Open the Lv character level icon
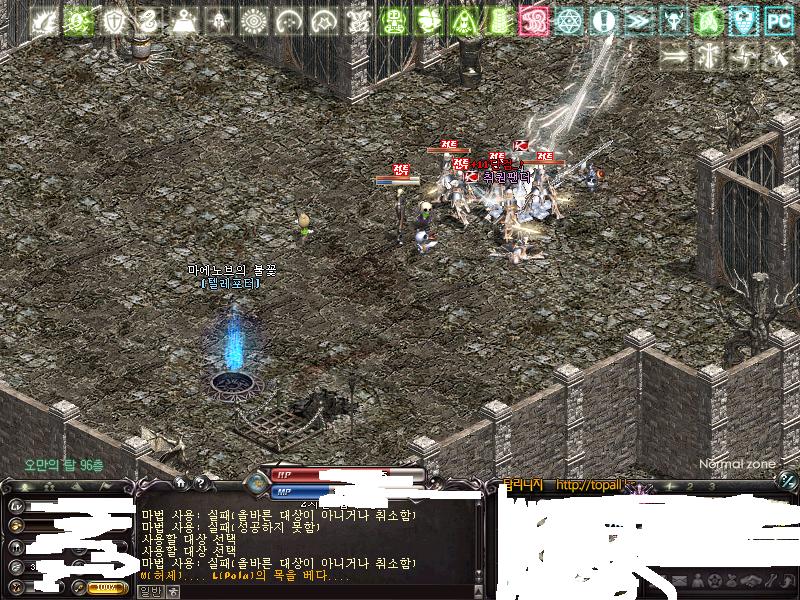800x600 pixels. (17, 503)
